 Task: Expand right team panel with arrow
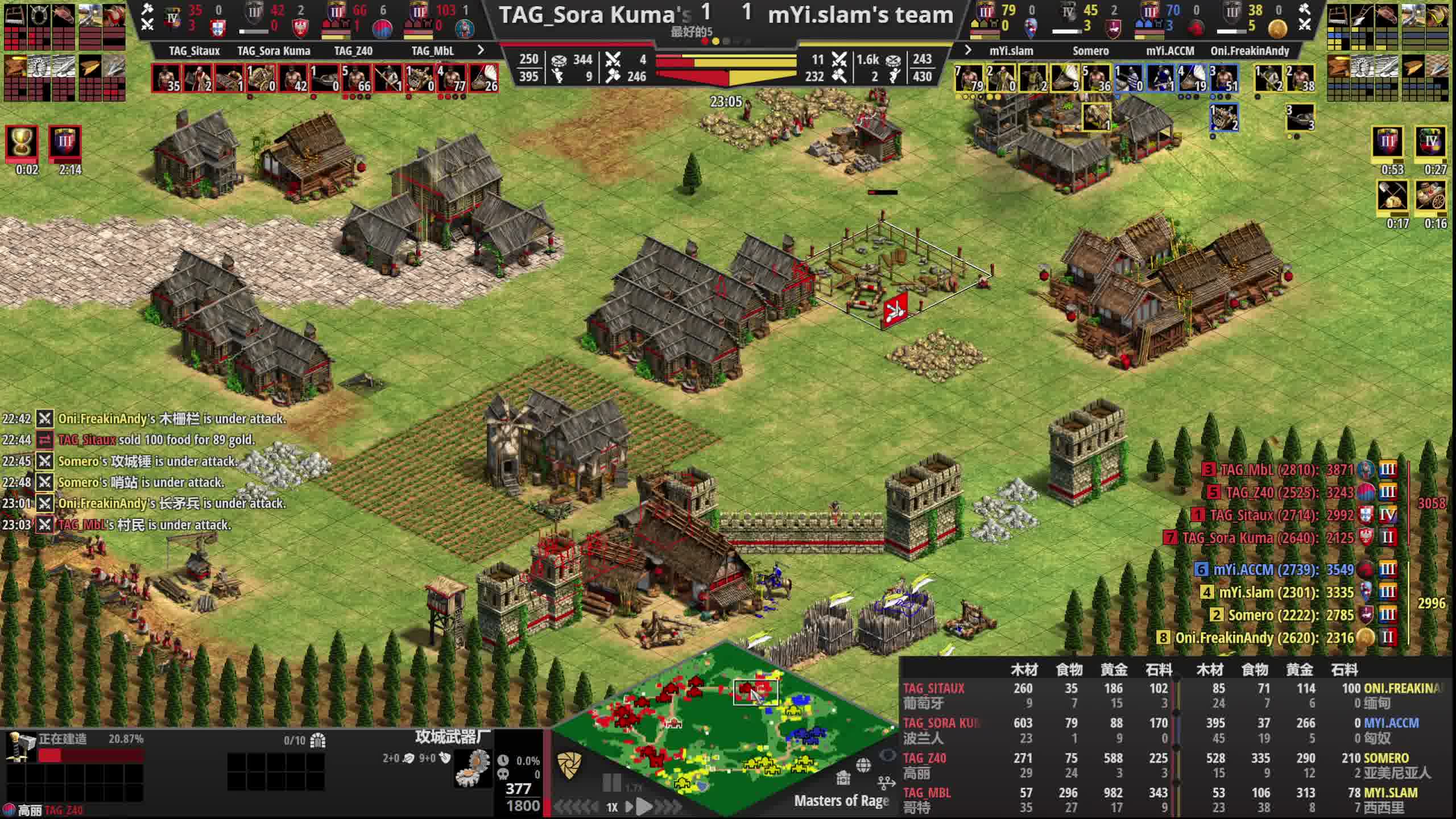coord(968,50)
